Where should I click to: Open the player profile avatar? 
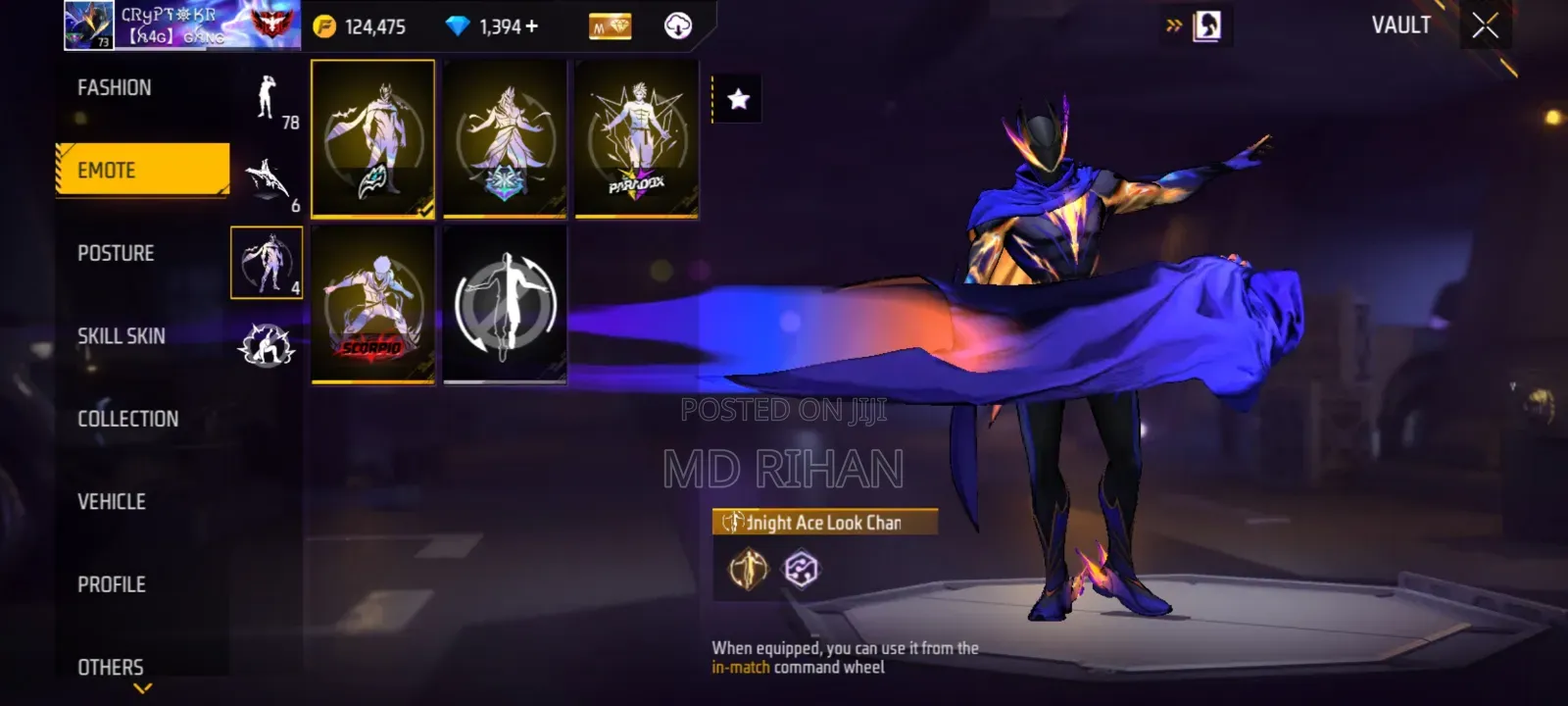(x=88, y=25)
